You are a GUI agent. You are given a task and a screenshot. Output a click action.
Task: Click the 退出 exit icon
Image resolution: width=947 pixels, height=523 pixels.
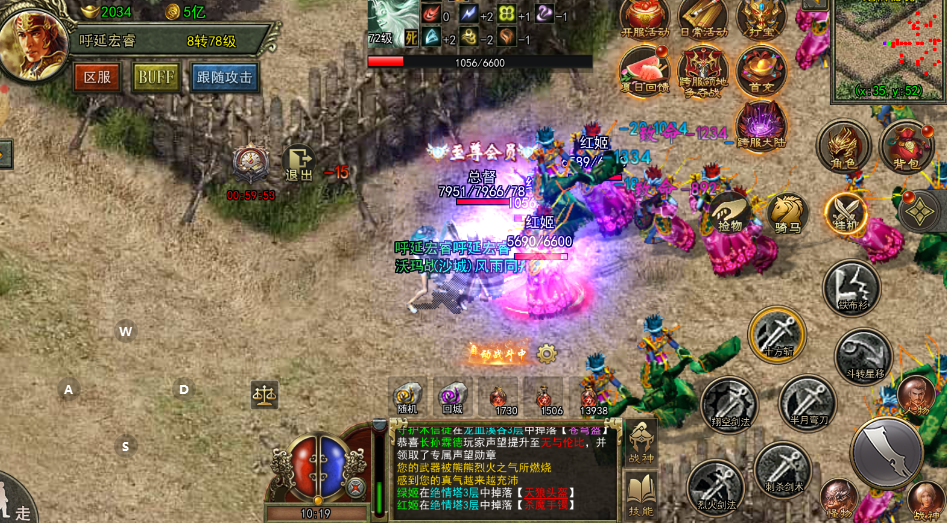click(298, 163)
